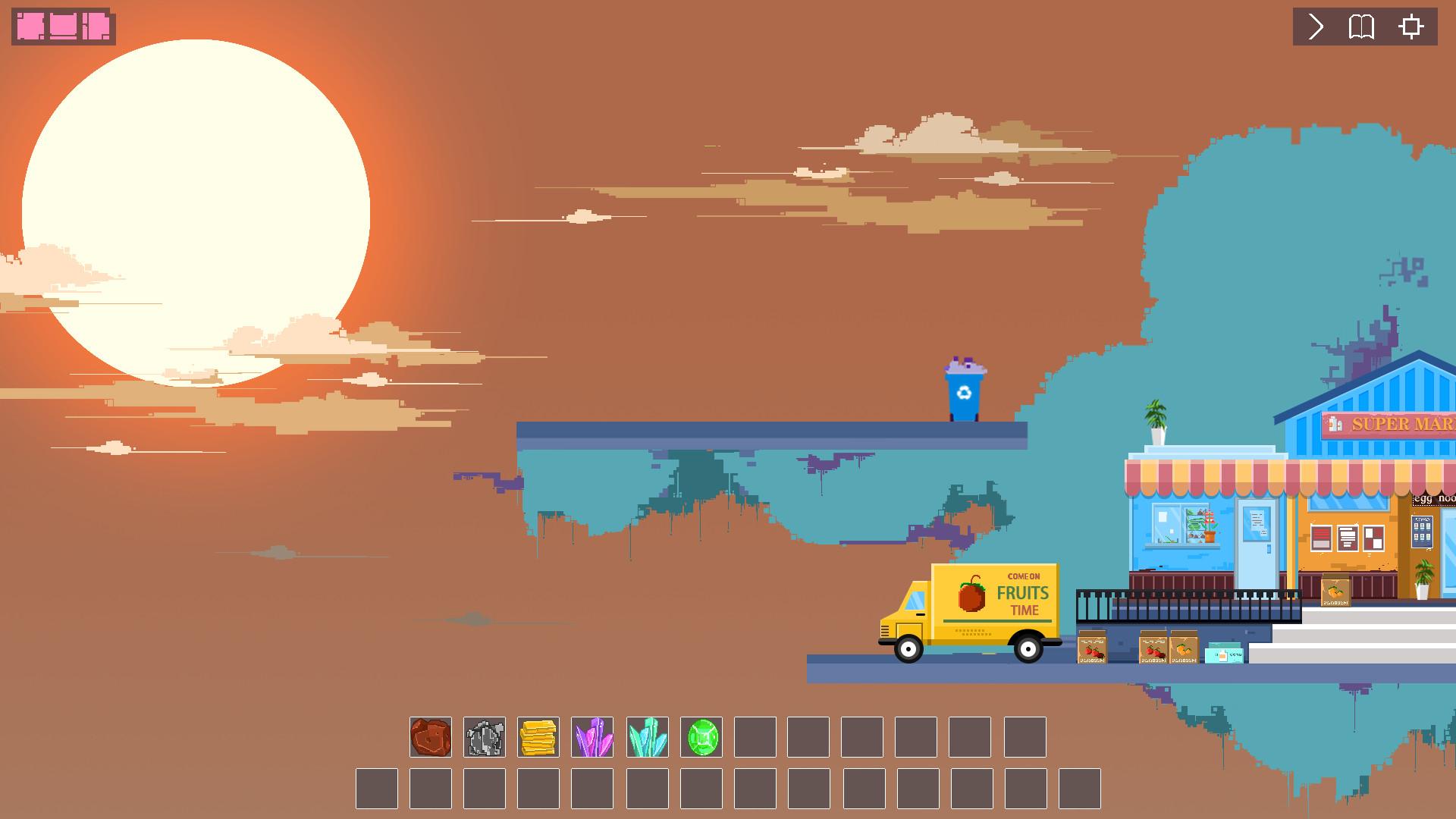Image resolution: width=1456 pixels, height=819 pixels.
Task: Expand the first empty slot of the top inventory row
Action: coord(754,736)
